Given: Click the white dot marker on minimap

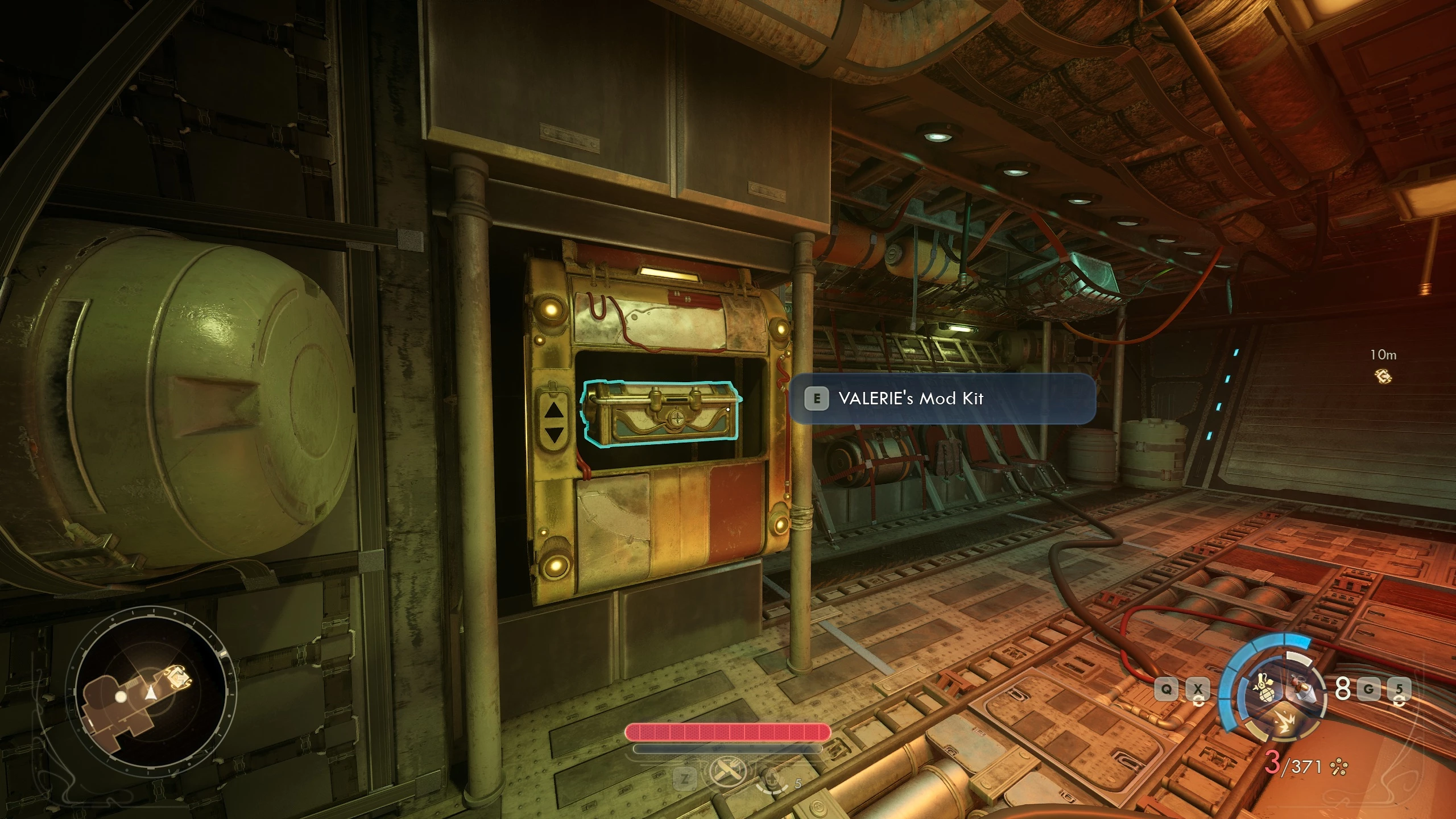Looking at the screenshot, I should [121, 696].
